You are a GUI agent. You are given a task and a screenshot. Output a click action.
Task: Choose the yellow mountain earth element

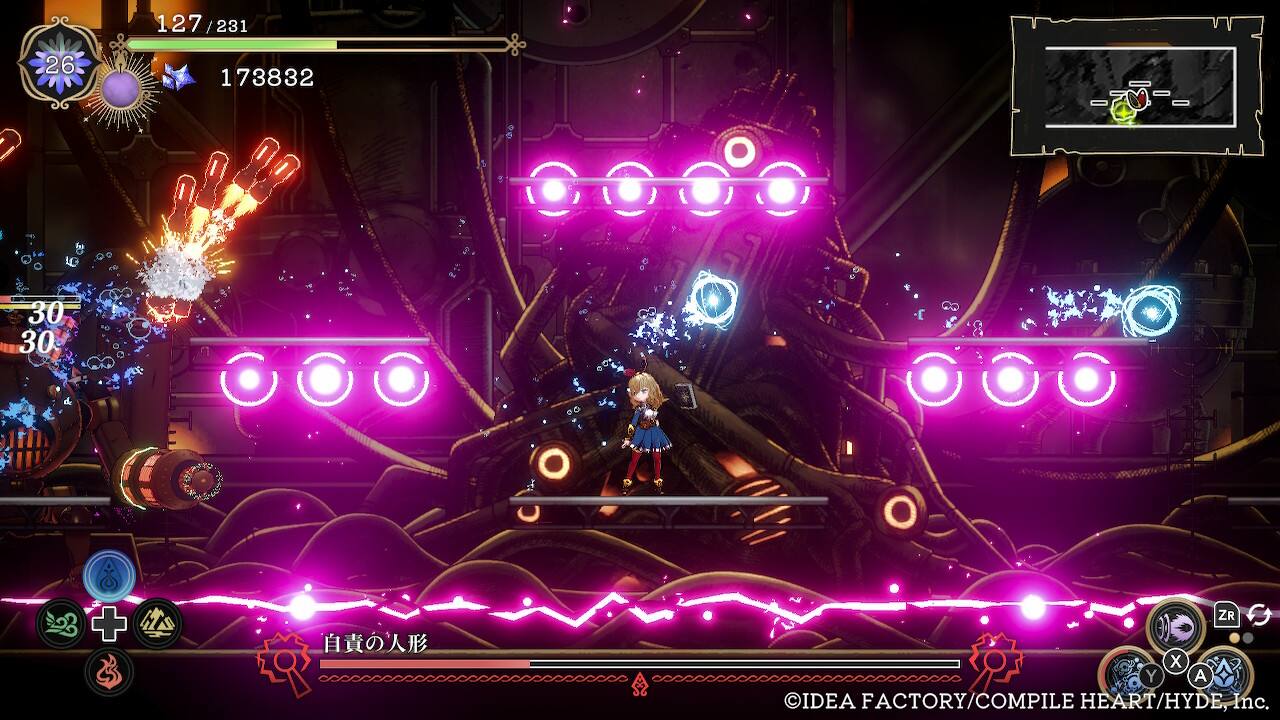pyautogui.click(x=157, y=623)
